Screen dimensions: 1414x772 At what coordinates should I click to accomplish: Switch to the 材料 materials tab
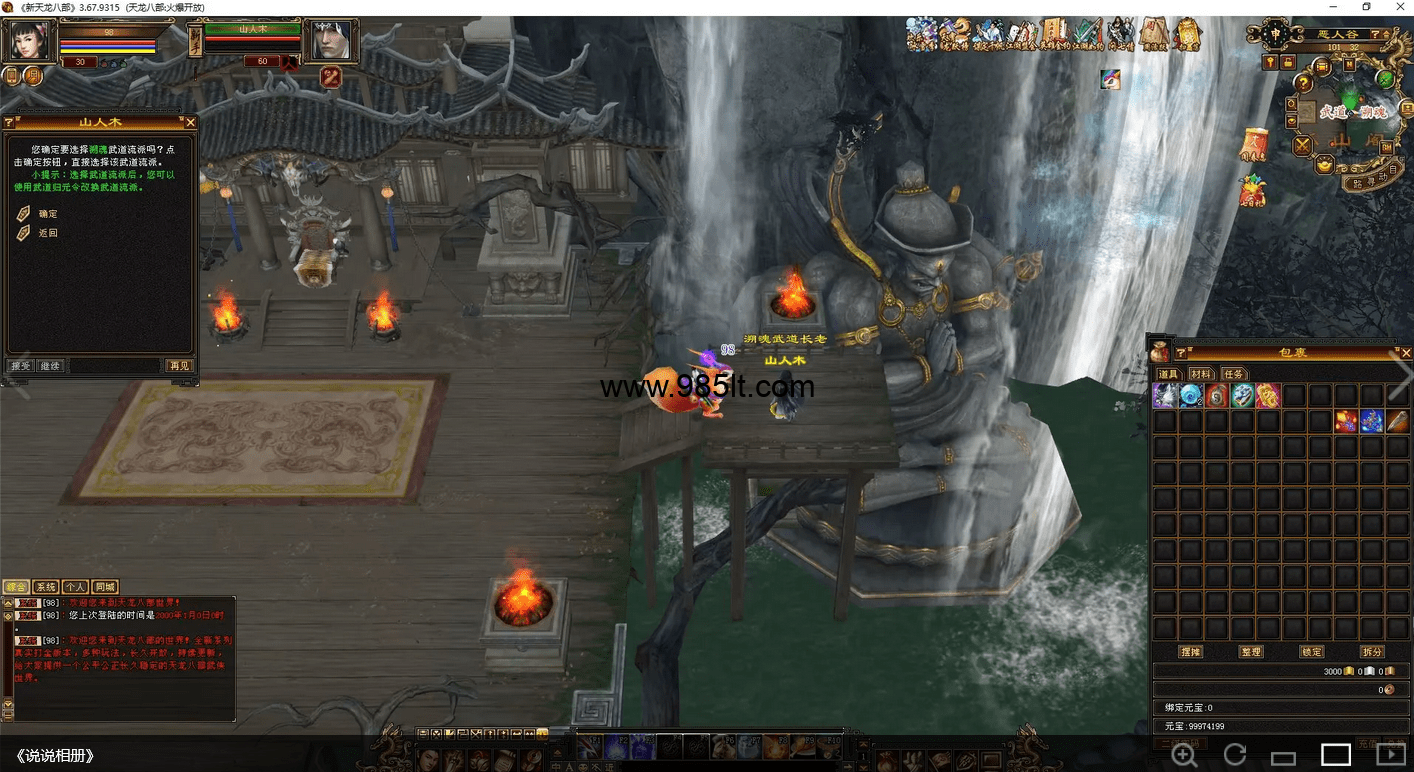(x=1200, y=374)
